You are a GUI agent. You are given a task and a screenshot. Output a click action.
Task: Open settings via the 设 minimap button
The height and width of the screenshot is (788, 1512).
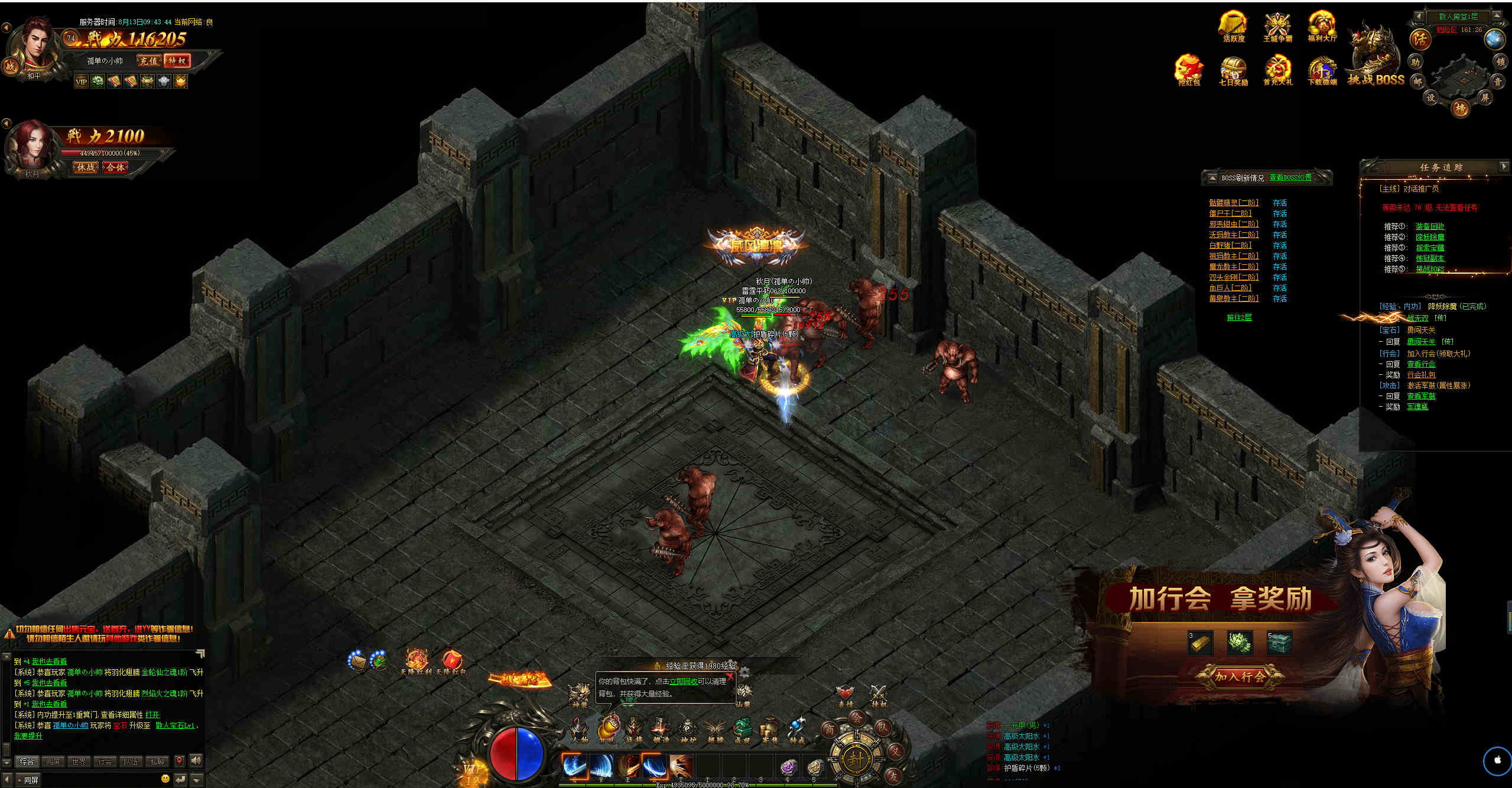(1431, 98)
